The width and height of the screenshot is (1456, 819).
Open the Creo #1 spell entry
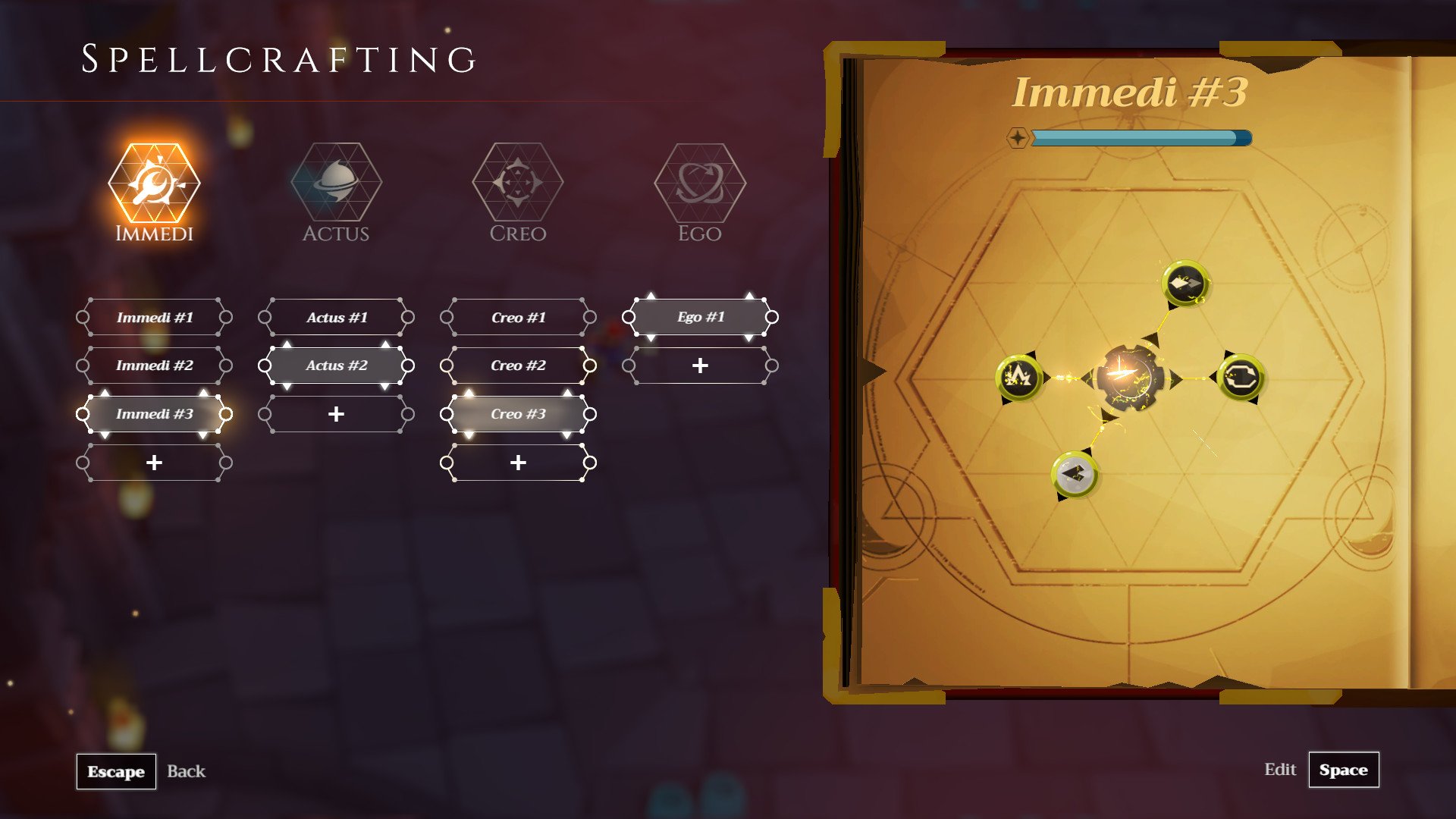[x=517, y=317]
